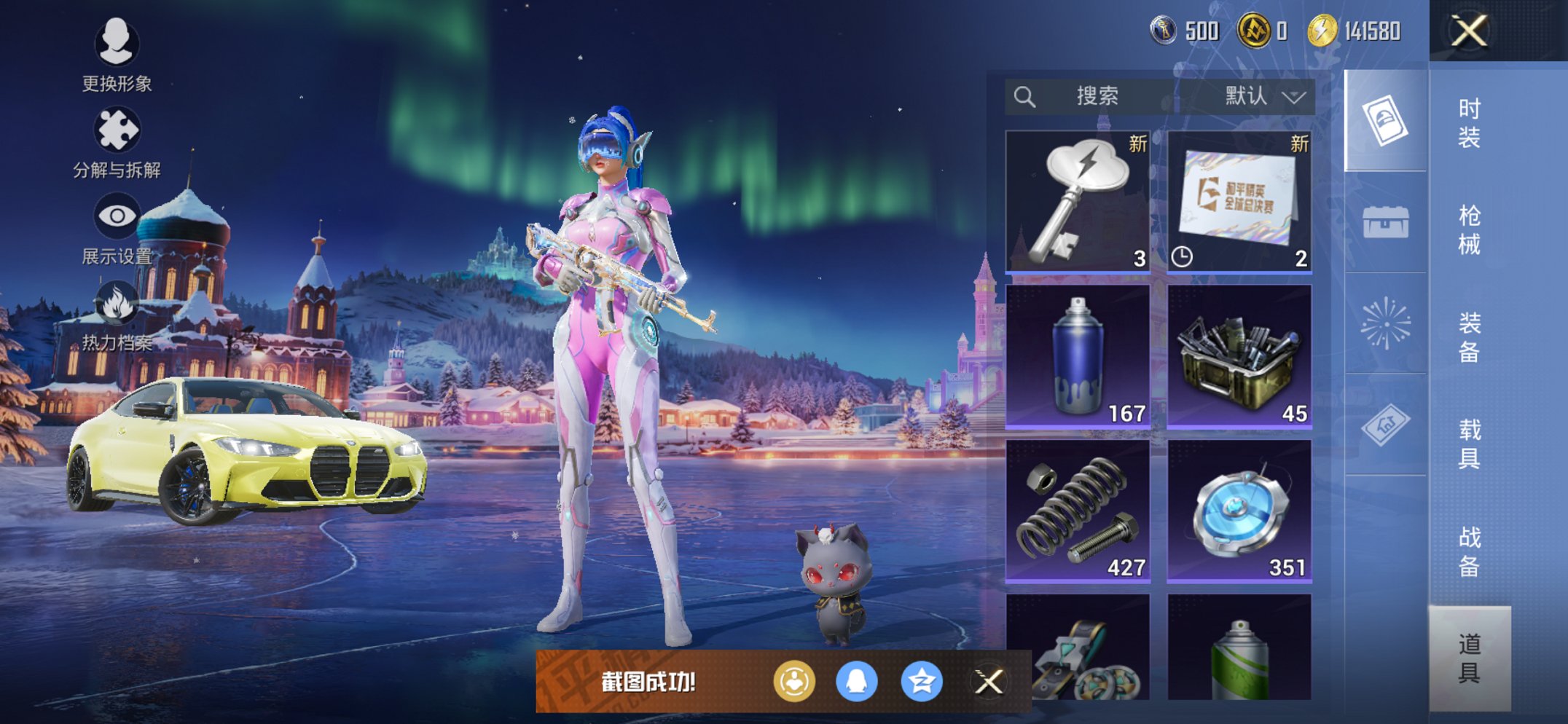
Task: Select the silver cloud key item
Action: pos(1078,201)
